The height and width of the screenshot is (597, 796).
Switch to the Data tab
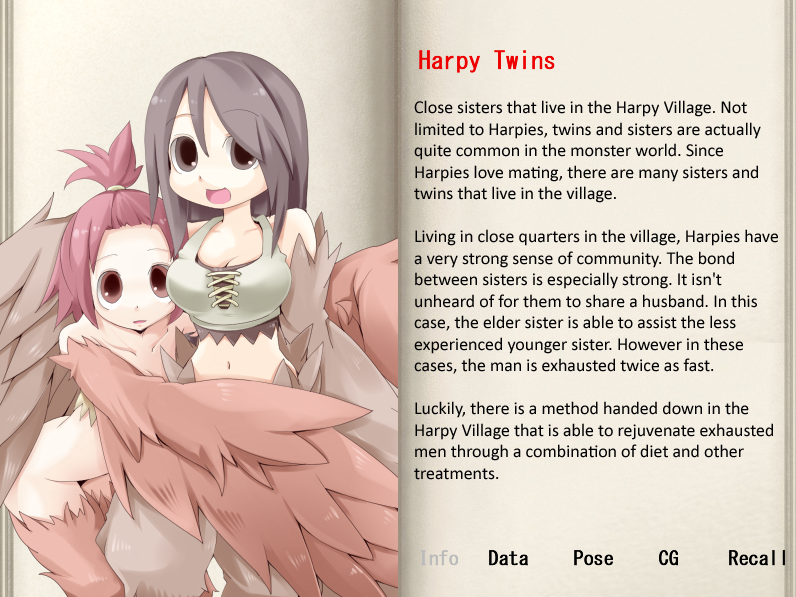pos(508,558)
